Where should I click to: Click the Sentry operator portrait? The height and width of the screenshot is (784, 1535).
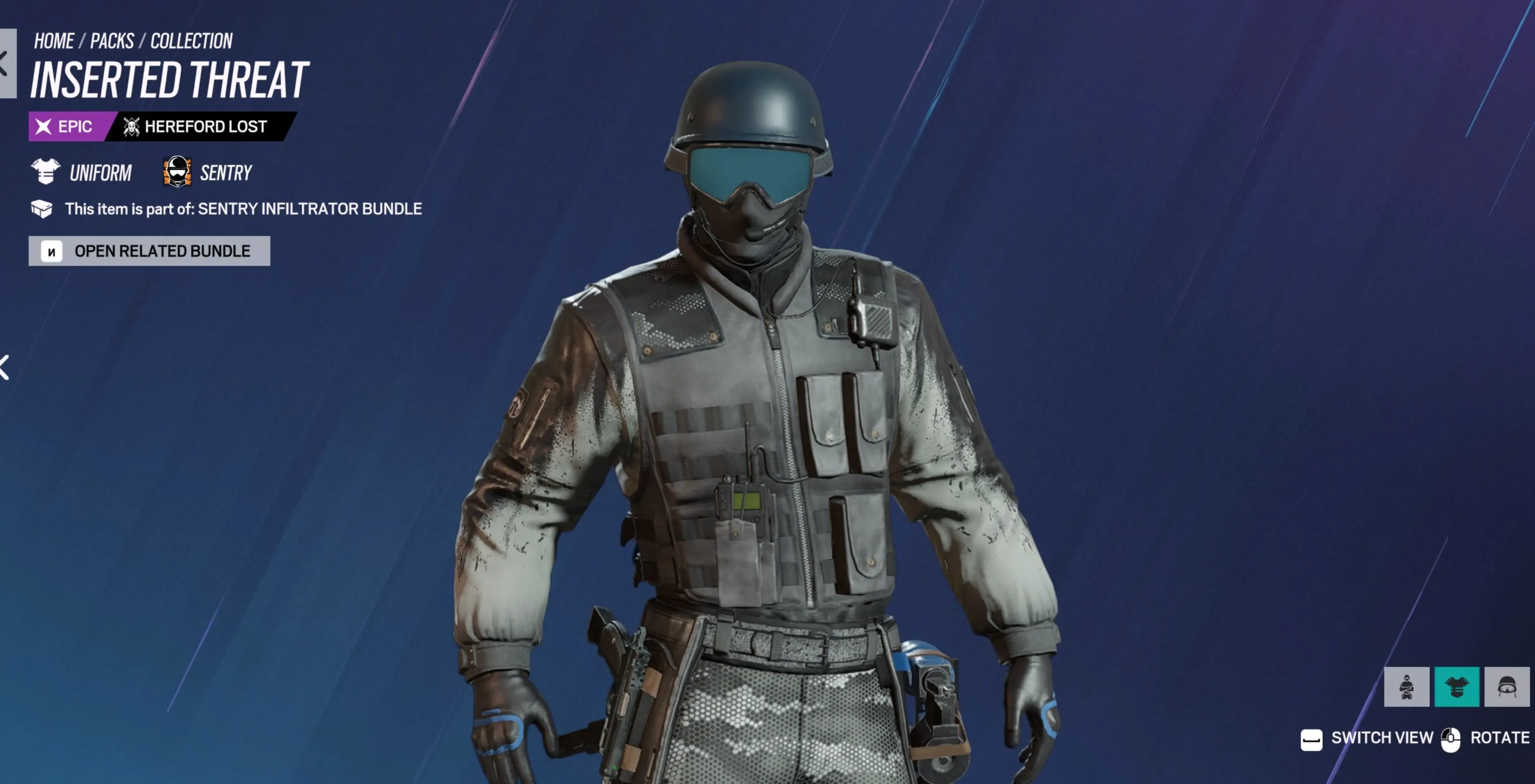[176, 172]
